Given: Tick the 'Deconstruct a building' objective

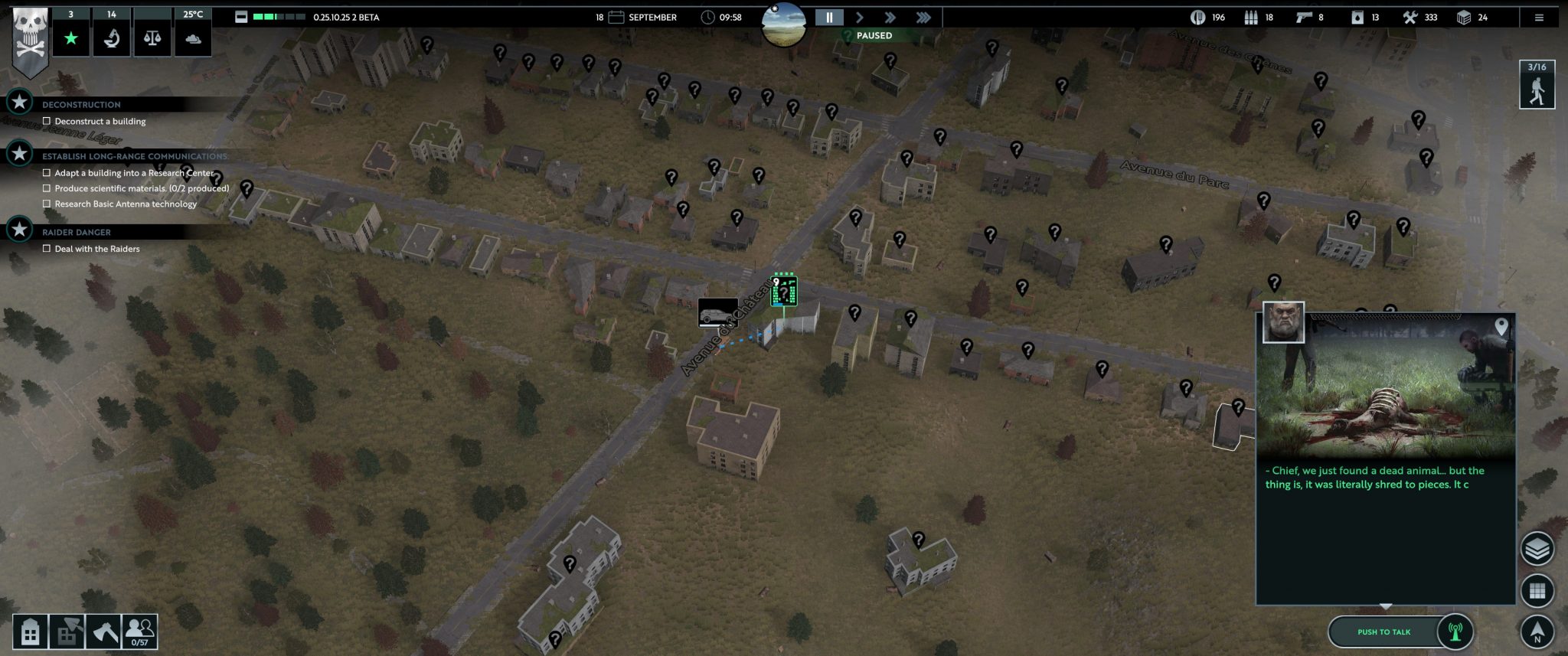Looking at the screenshot, I should (47, 121).
